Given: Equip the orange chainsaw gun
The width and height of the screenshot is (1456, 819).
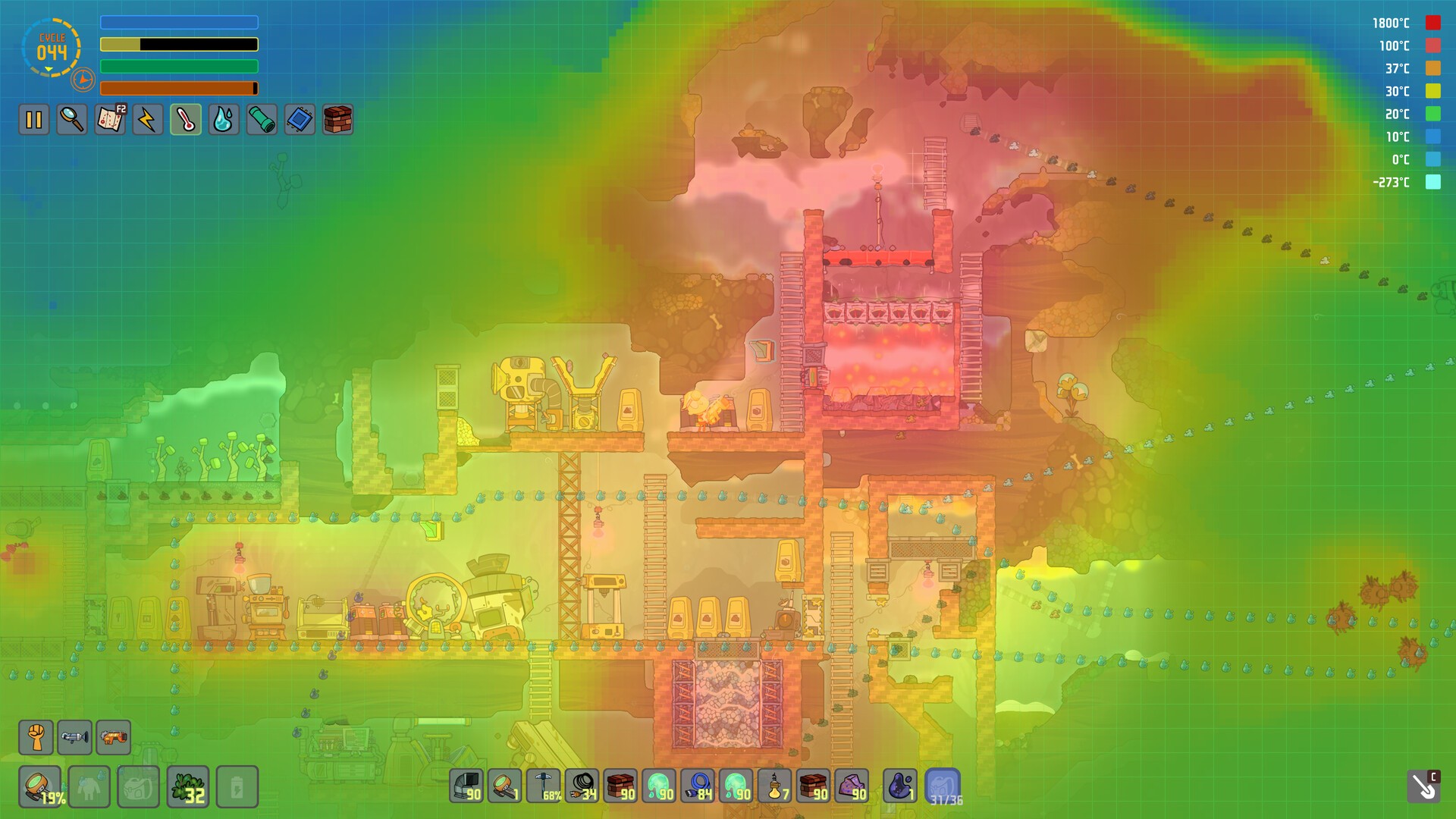Looking at the screenshot, I should pyautogui.click(x=113, y=737).
